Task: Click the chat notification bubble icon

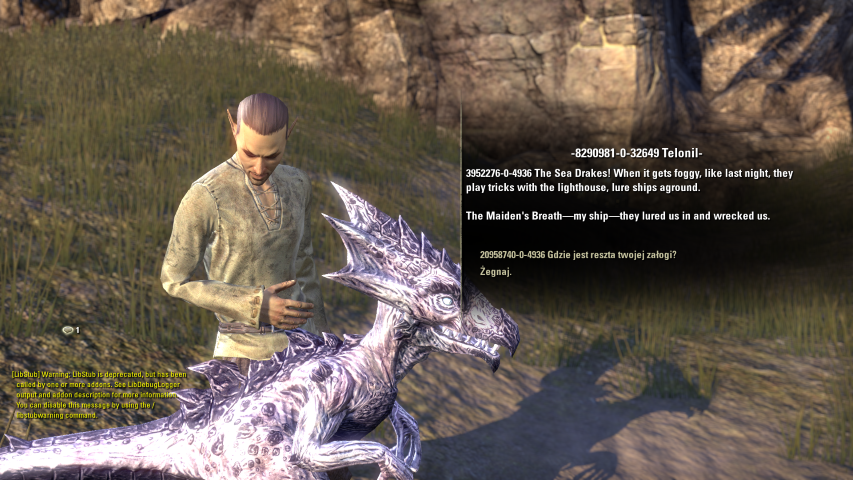Action: point(68,330)
